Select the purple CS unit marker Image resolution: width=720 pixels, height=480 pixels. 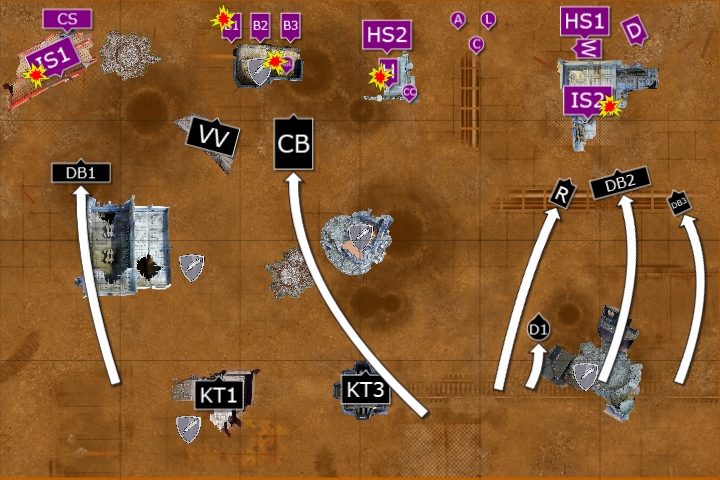(x=68, y=18)
